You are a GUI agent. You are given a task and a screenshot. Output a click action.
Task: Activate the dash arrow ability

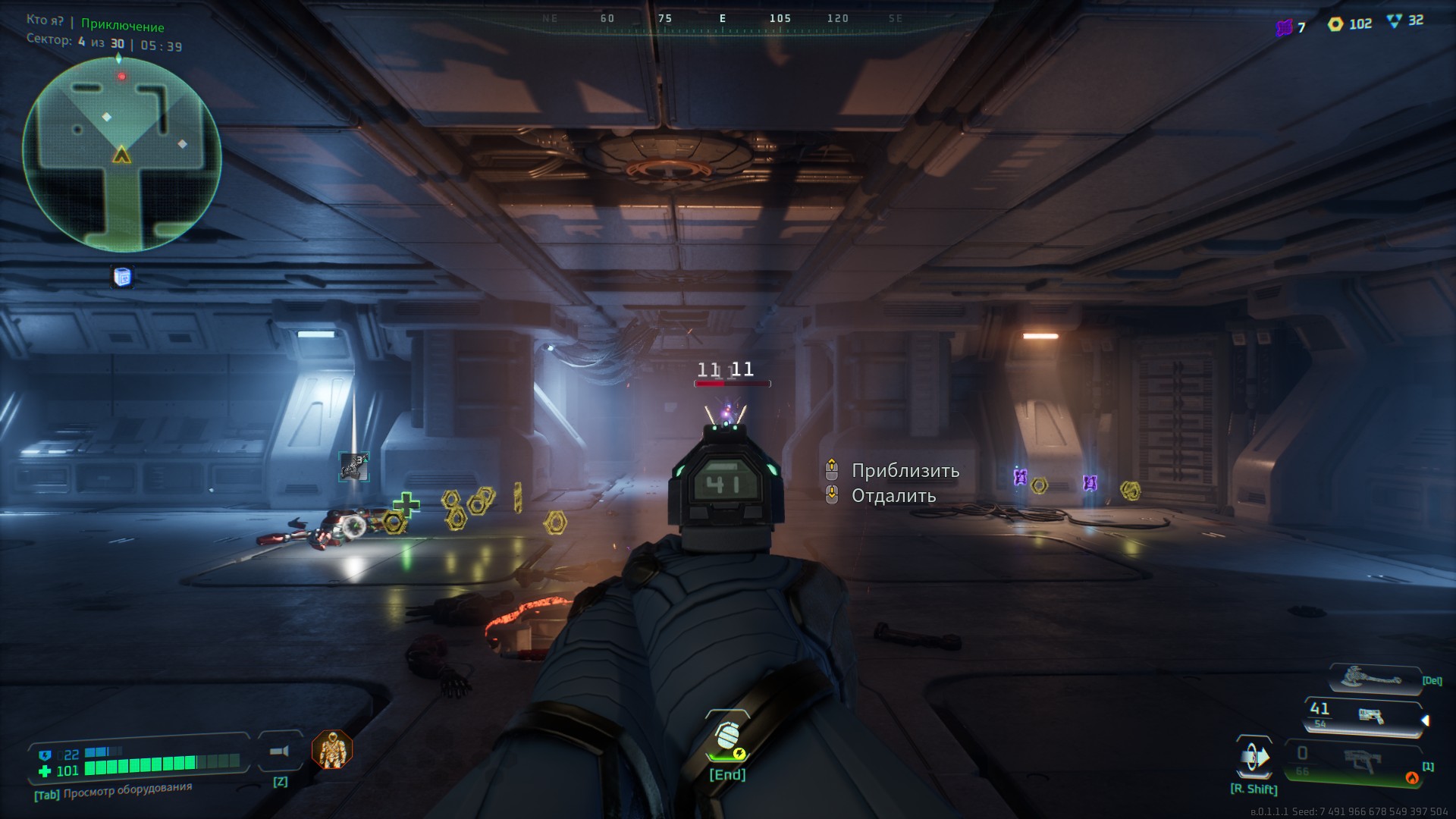1254,758
